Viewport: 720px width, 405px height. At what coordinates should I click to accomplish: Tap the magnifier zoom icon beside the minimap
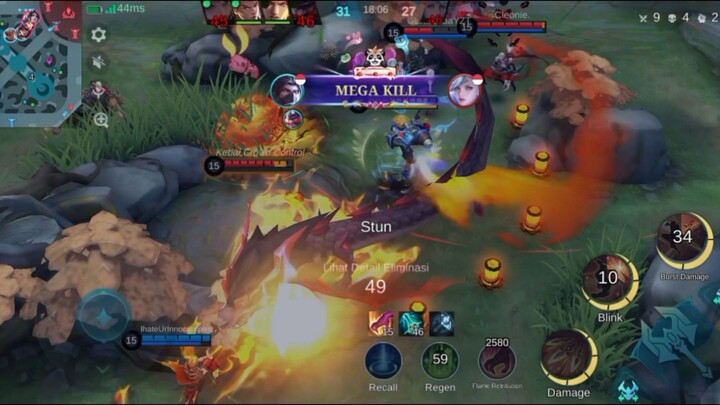[100, 120]
